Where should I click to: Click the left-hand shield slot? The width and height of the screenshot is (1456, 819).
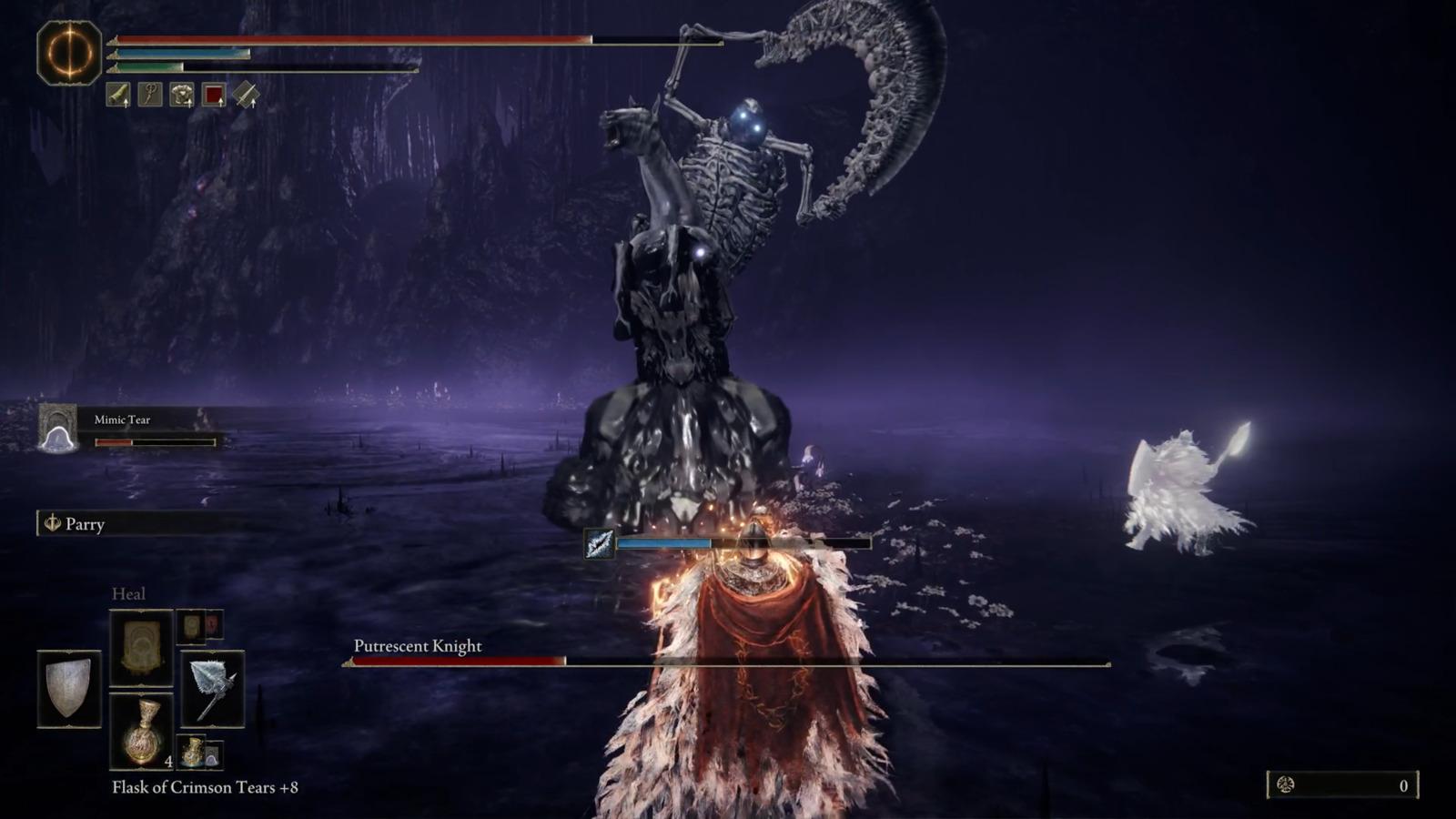click(69, 689)
